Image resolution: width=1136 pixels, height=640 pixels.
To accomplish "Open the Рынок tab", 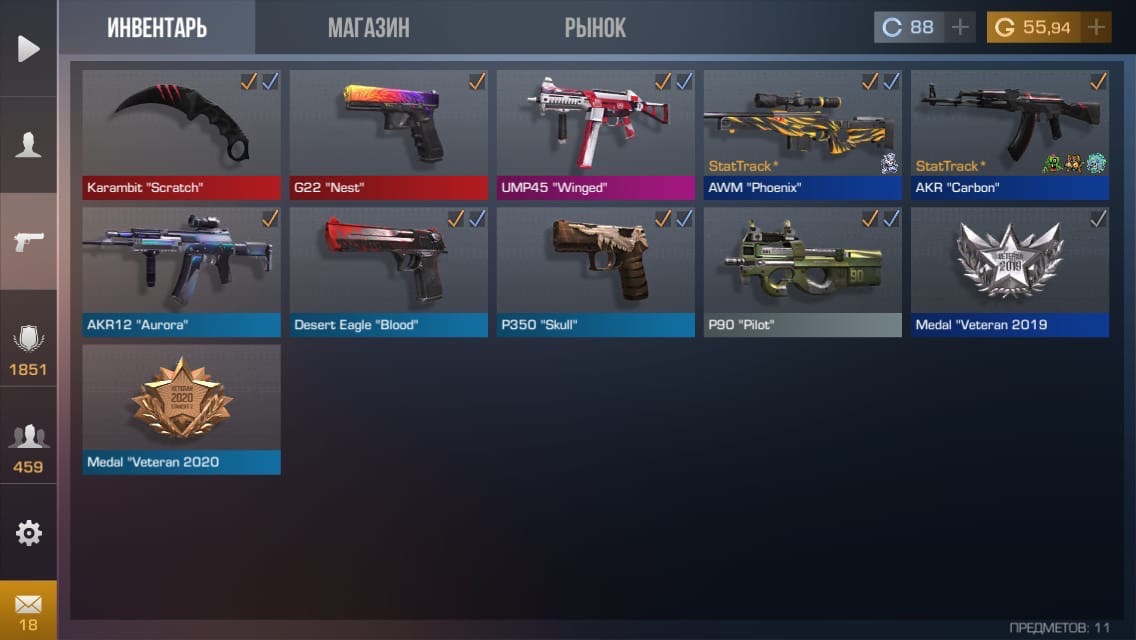I will [x=595, y=27].
